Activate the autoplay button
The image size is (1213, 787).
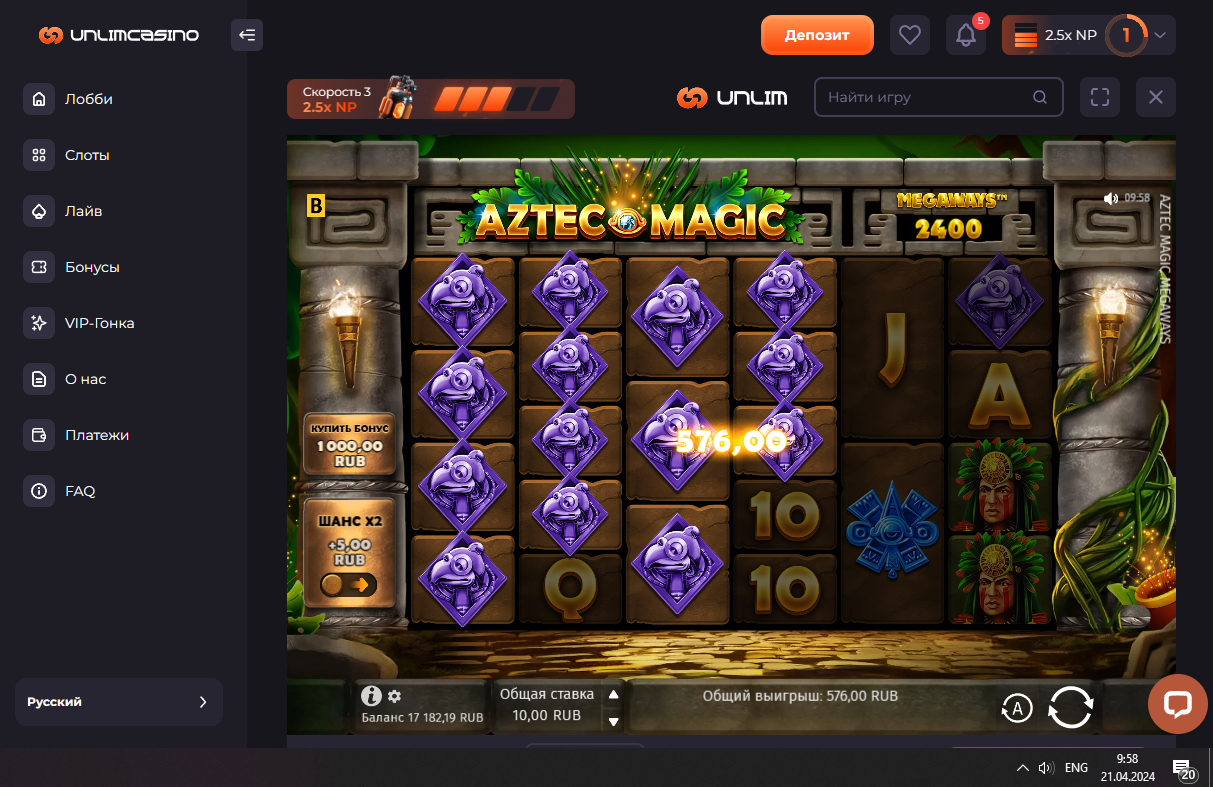click(1017, 709)
